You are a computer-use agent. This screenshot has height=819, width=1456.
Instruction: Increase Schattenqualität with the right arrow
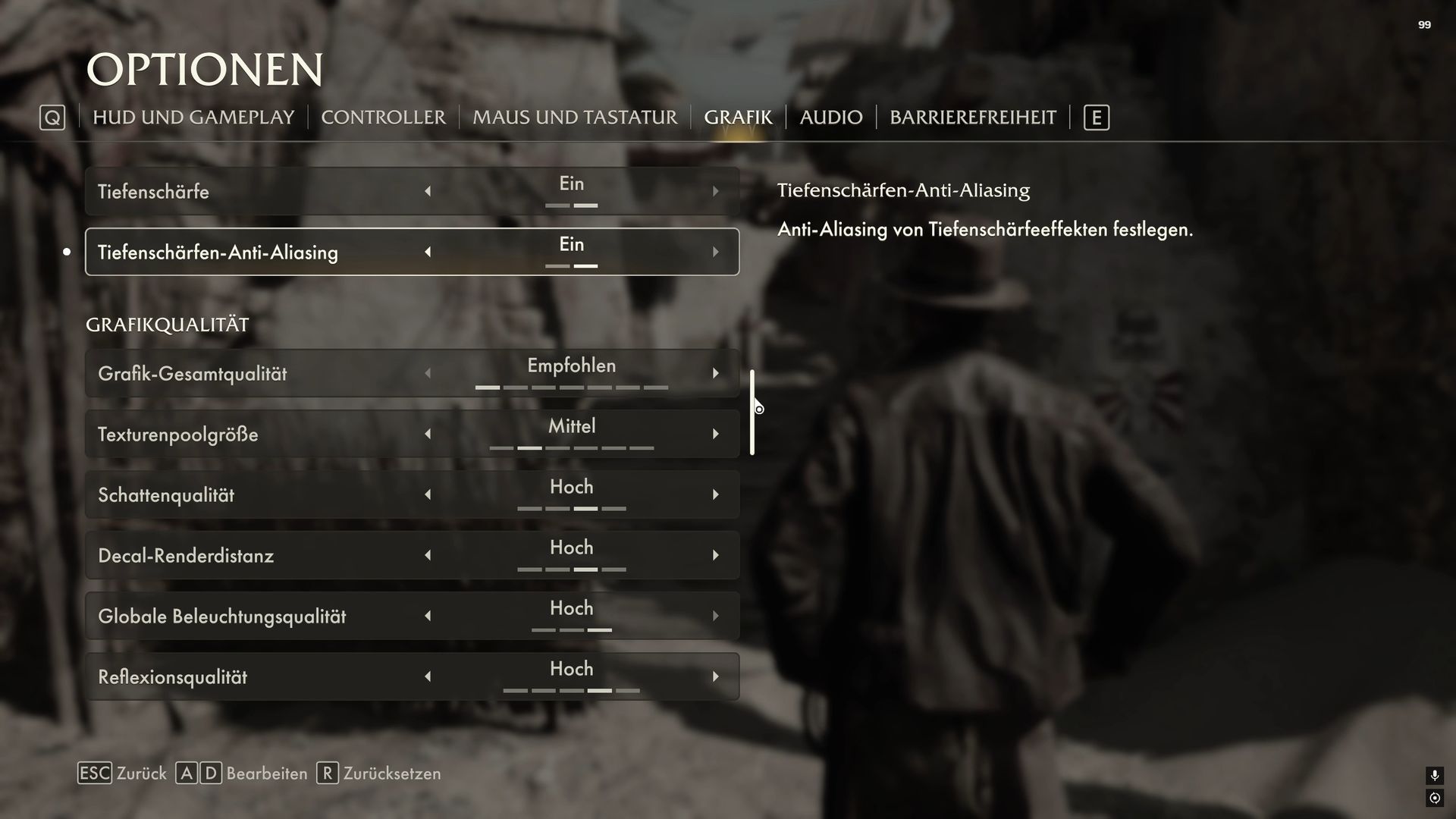(715, 494)
